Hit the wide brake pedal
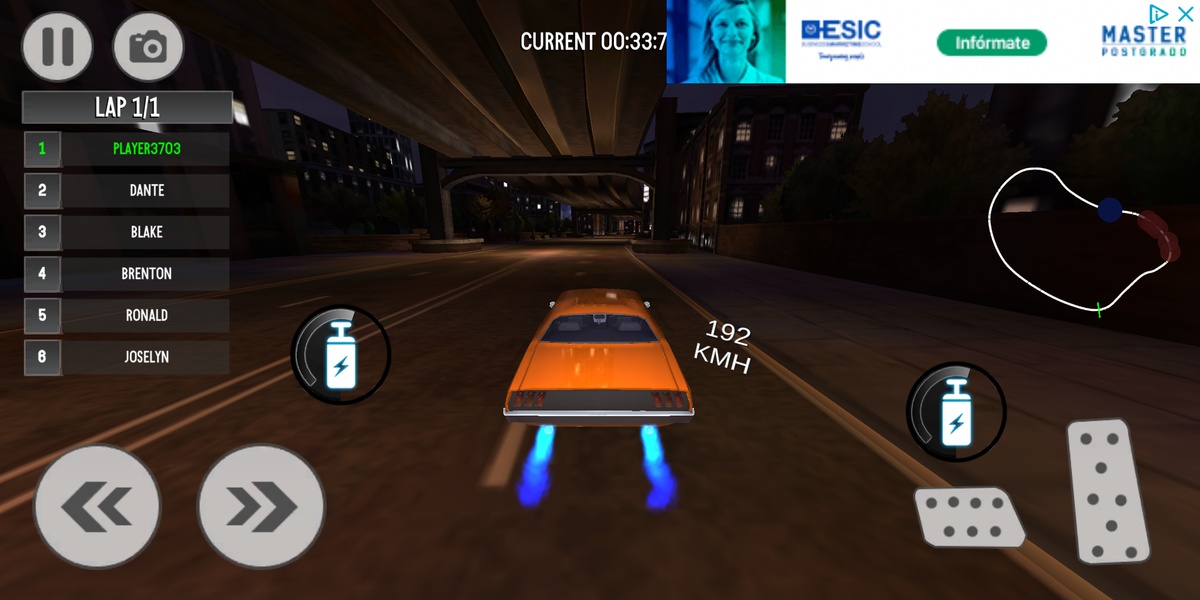The height and width of the screenshot is (600, 1200). (968, 516)
